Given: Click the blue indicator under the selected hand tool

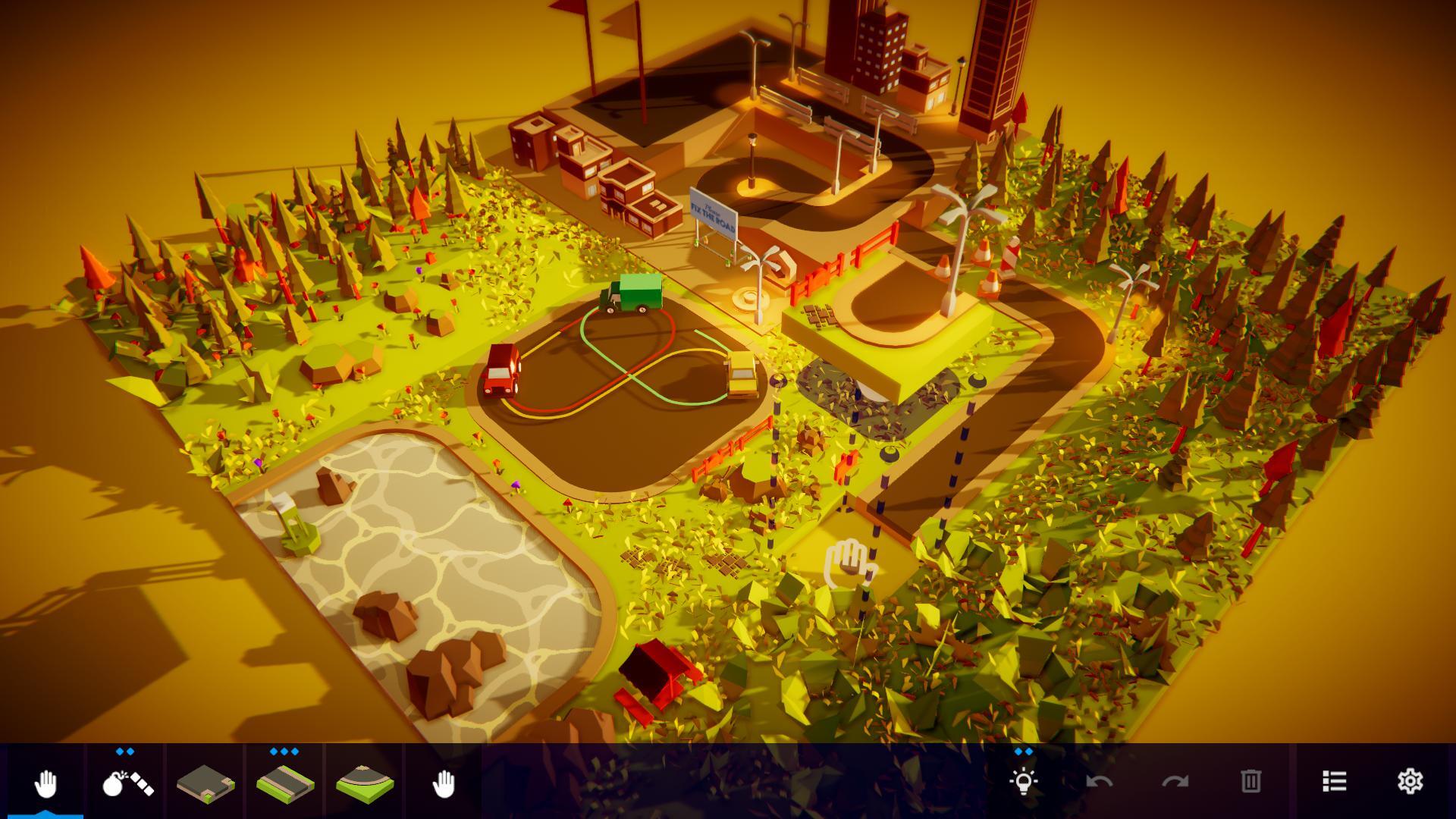Looking at the screenshot, I should (45, 815).
